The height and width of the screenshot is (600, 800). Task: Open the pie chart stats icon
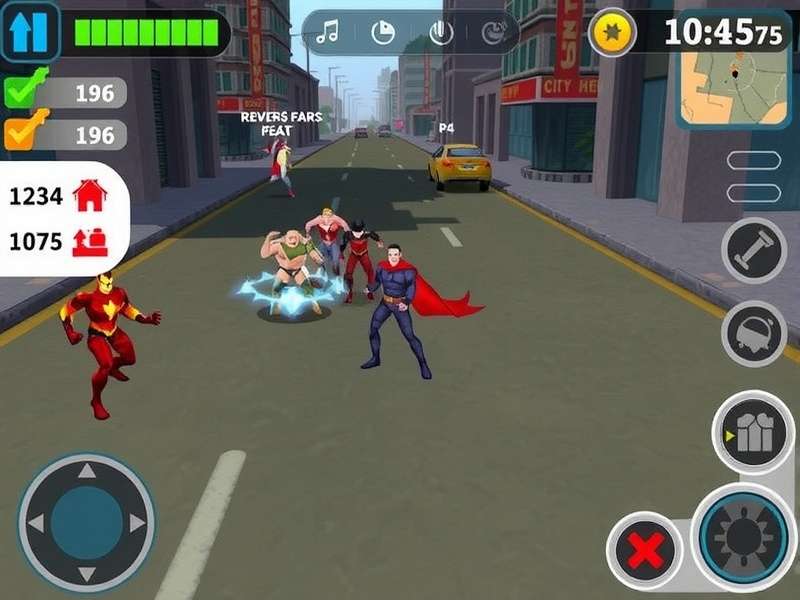coord(383,33)
